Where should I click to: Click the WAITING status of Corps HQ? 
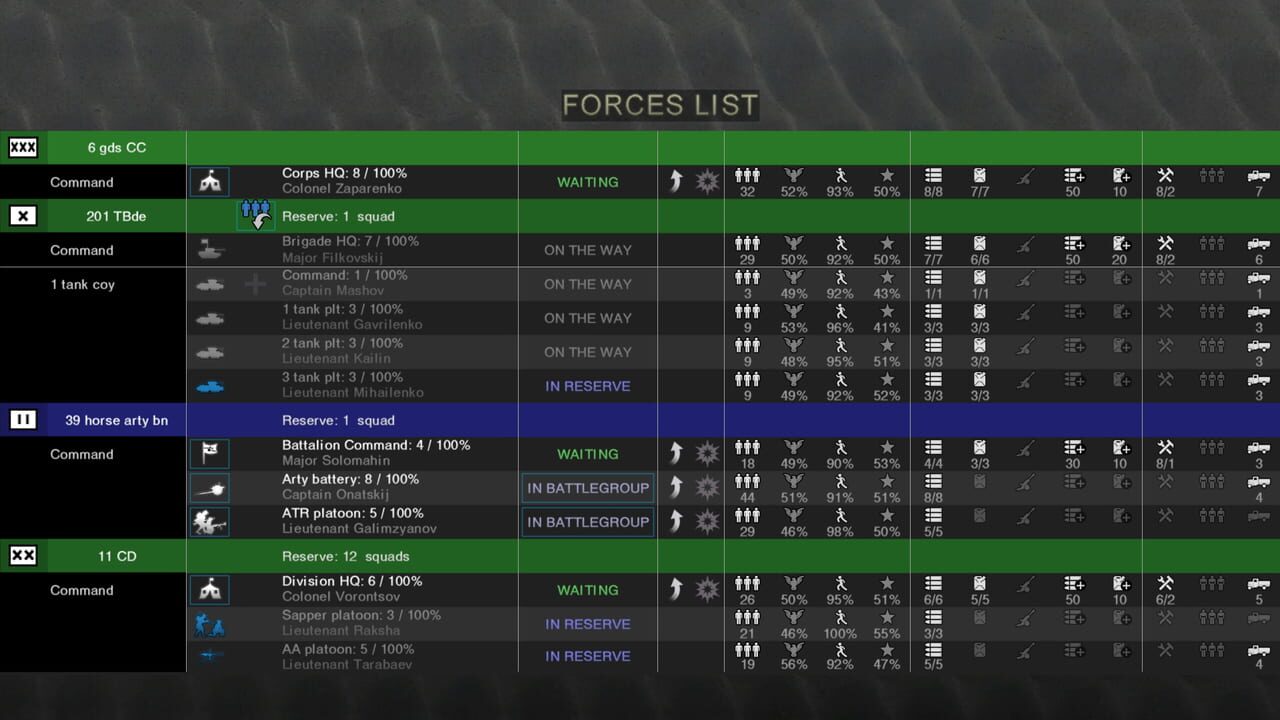pyautogui.click(x=587, y=181)
